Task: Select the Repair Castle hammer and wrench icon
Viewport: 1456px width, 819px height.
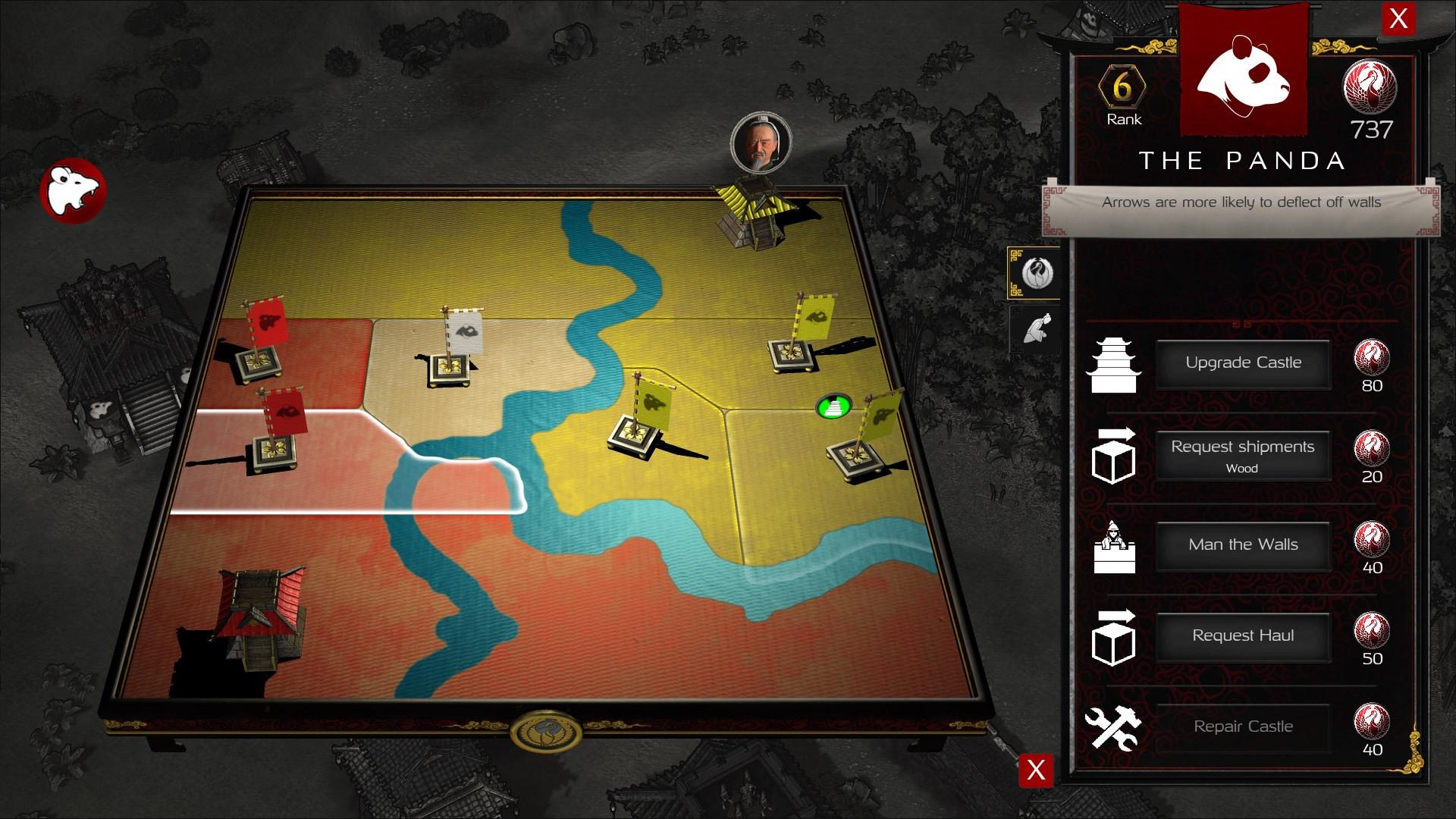Action: [x=1113, y=730]
